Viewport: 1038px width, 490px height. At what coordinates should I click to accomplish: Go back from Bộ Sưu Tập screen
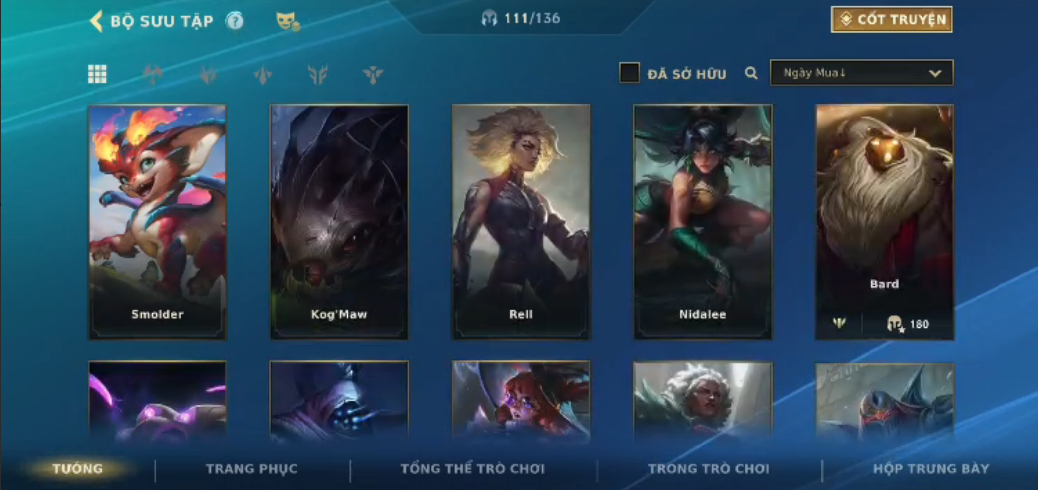point(97,21)
